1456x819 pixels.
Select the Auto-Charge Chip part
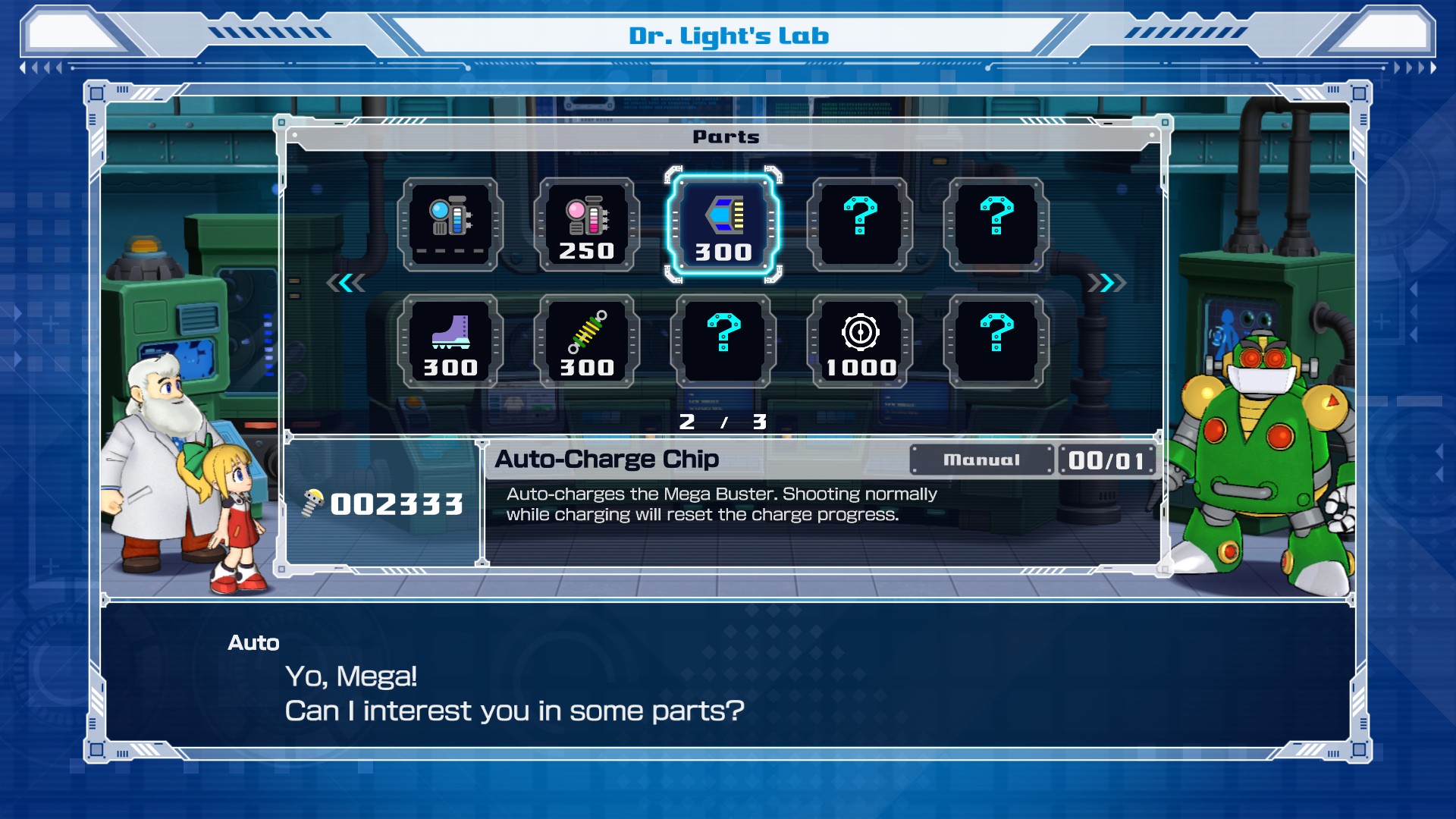point(723,225)
